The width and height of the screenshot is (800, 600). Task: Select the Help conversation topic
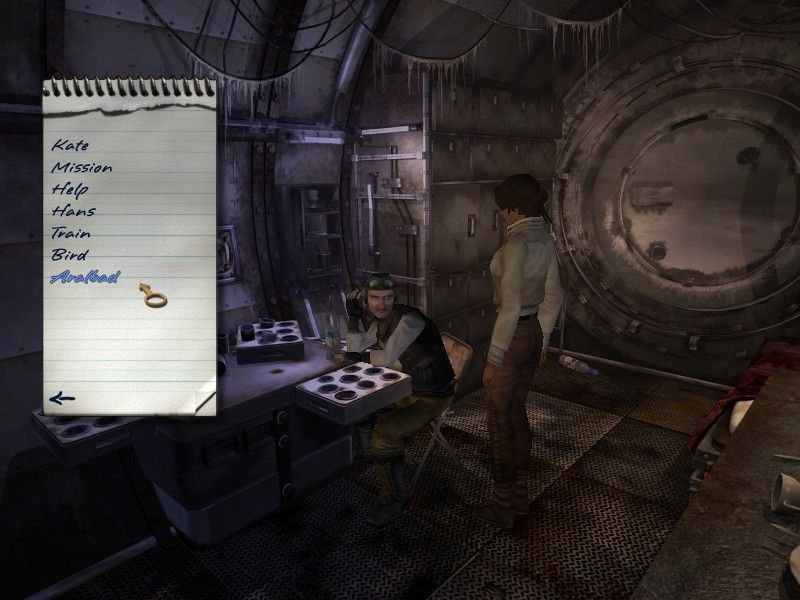click(x=70, y=189)
